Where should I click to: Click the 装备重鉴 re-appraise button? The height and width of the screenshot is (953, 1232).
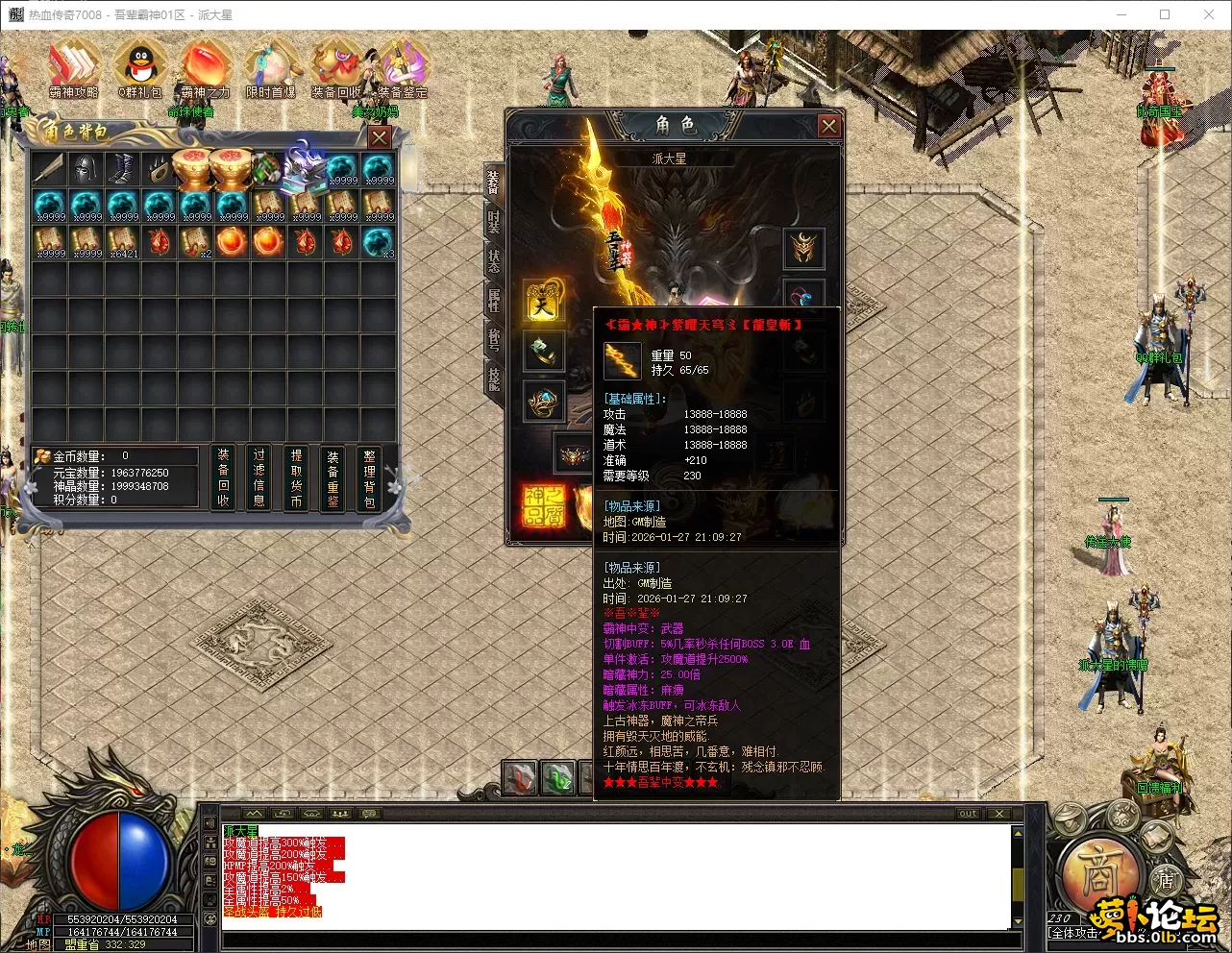tap(333, 476)
